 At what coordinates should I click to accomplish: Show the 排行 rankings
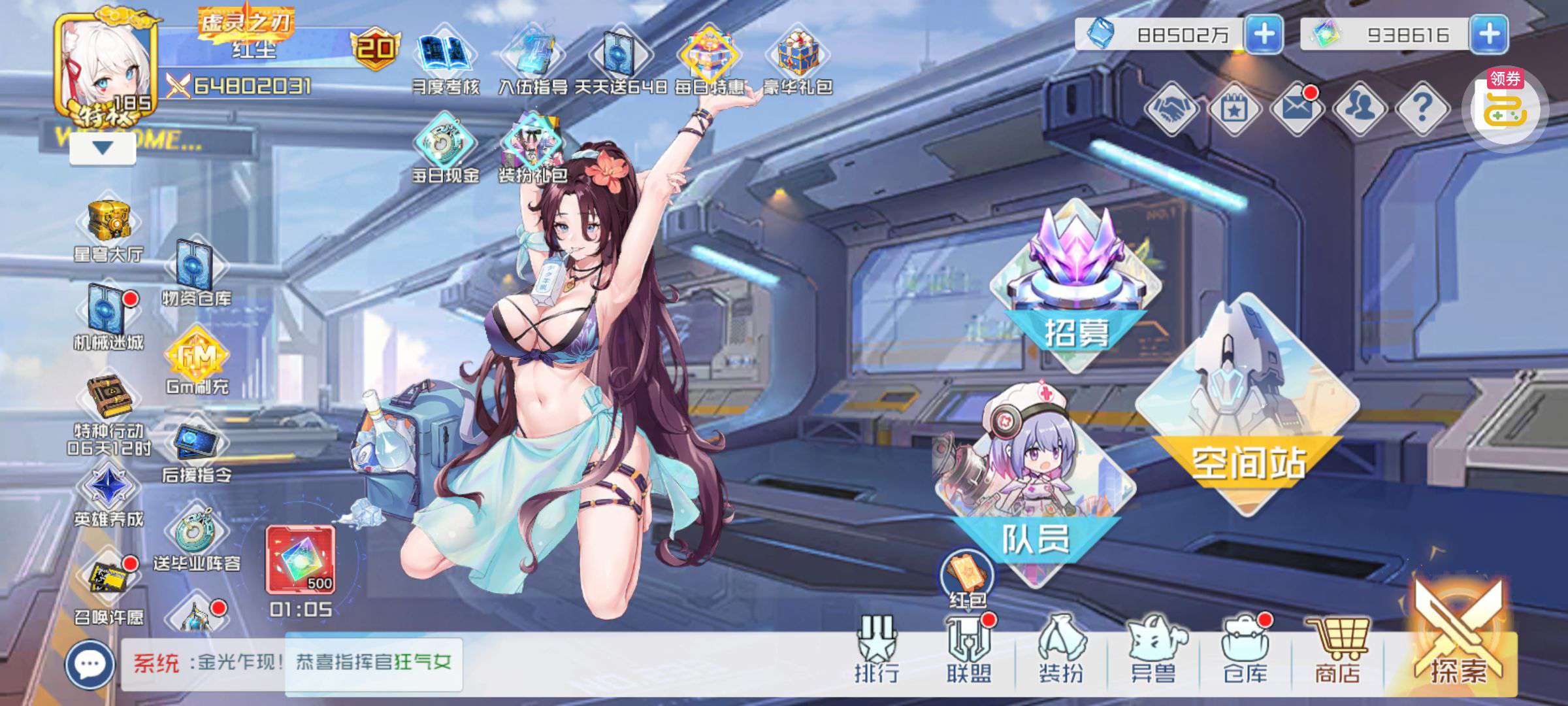(x=877, y=650)
